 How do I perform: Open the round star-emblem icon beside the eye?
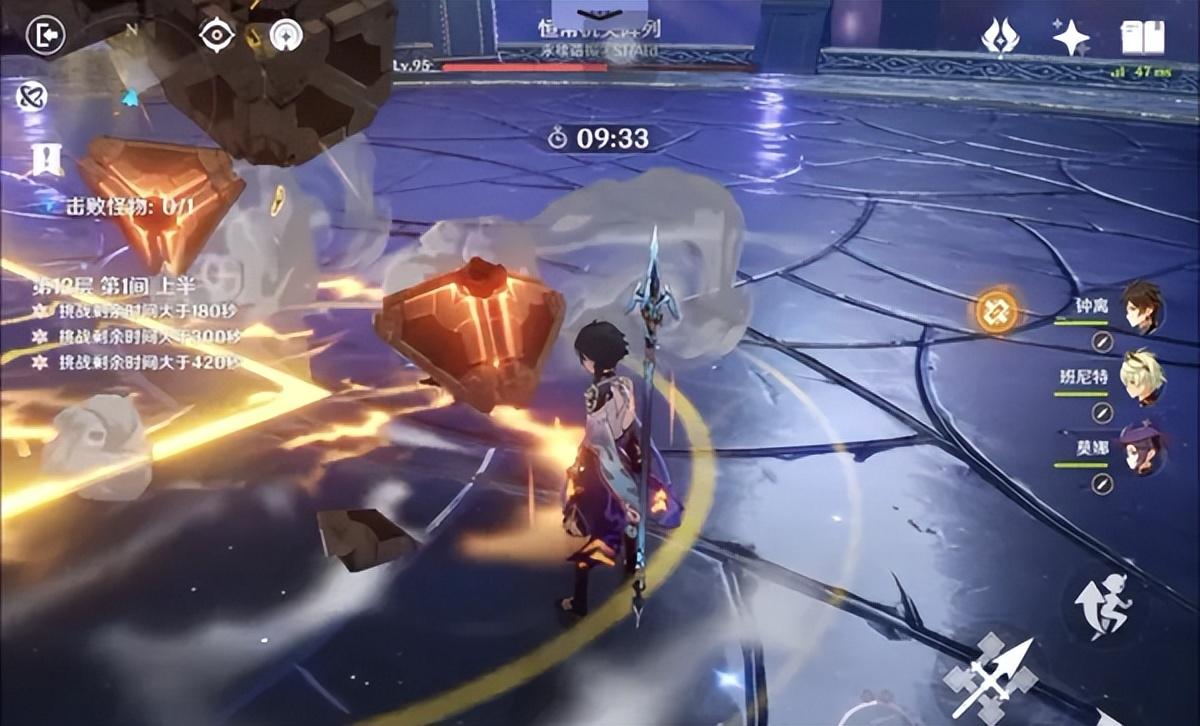click(286, 36)
